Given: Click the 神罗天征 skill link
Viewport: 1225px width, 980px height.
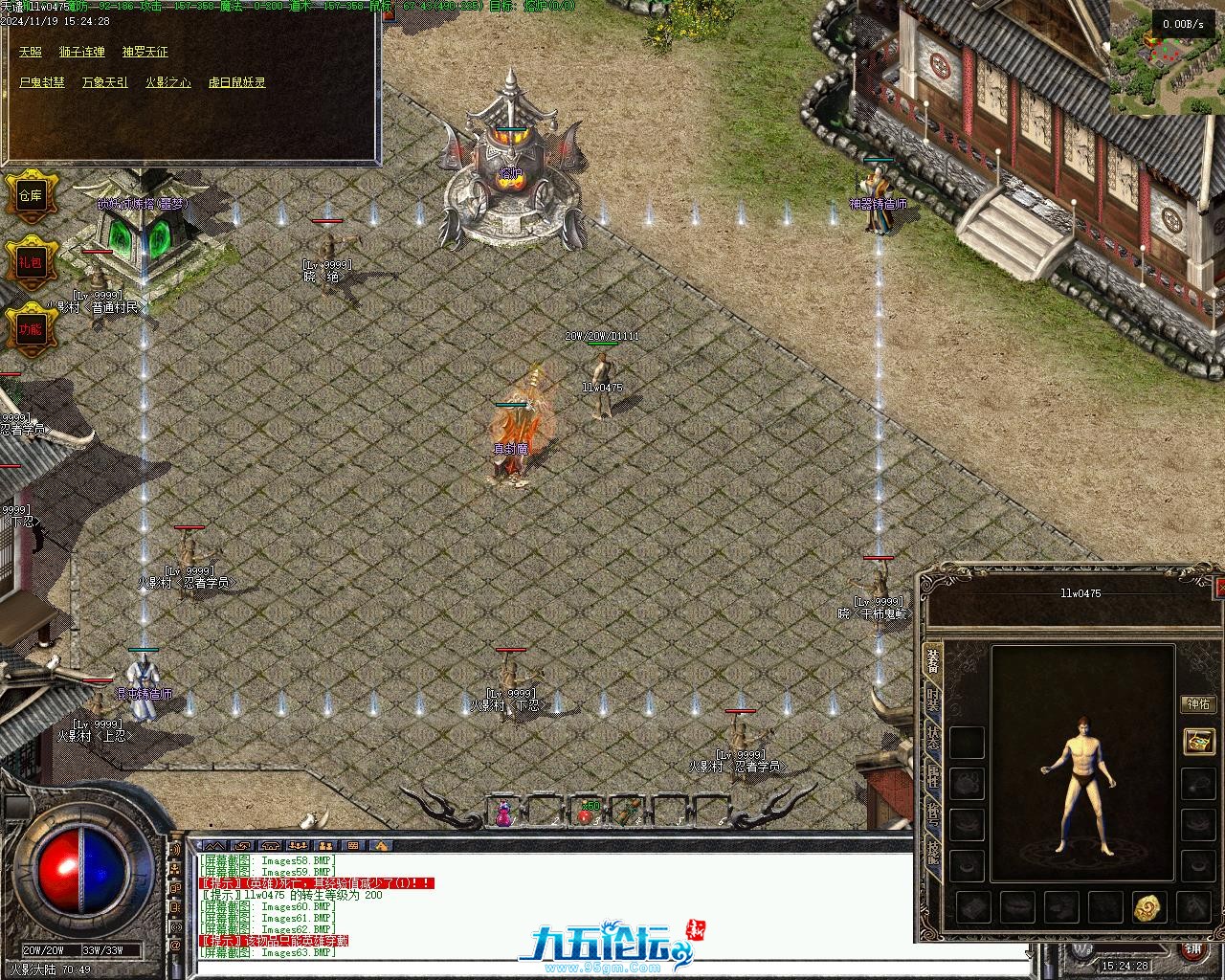Looking at the screenshot, I should click(x=145, y=52).
